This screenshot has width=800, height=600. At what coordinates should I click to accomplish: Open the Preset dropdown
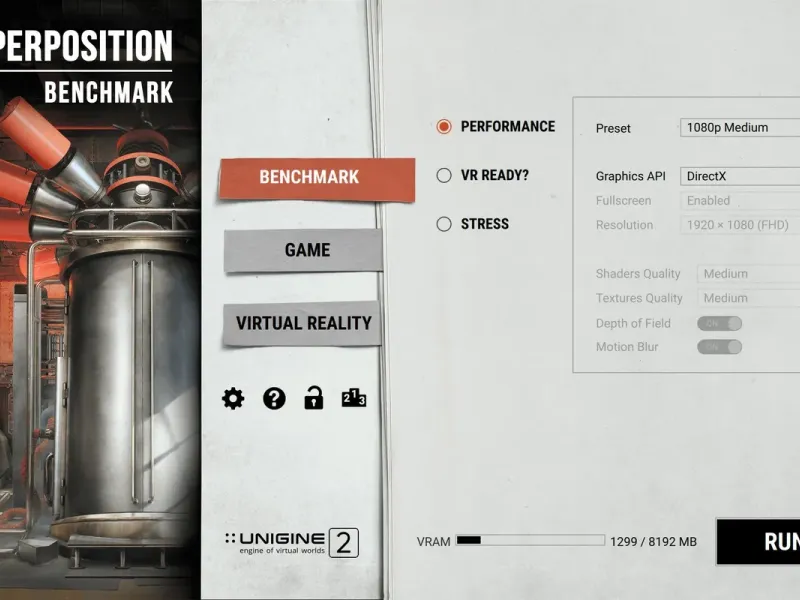point(740,128)
